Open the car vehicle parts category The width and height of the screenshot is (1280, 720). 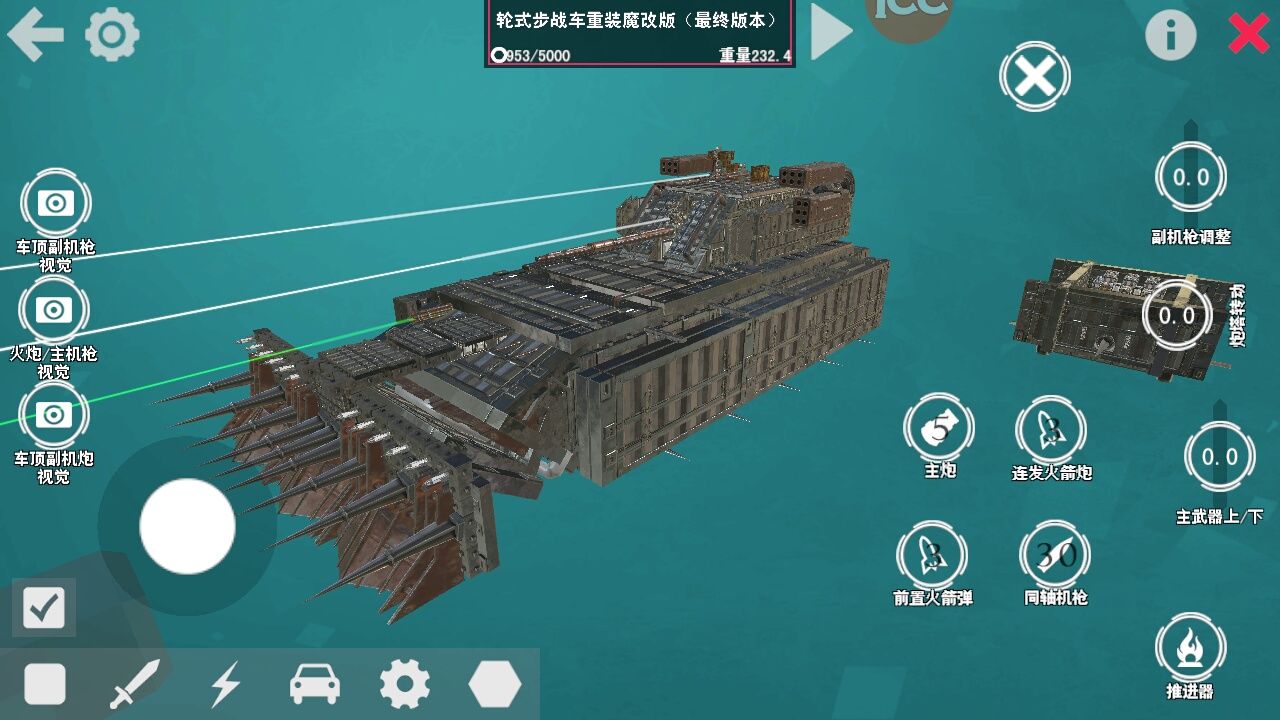(315, 685)
